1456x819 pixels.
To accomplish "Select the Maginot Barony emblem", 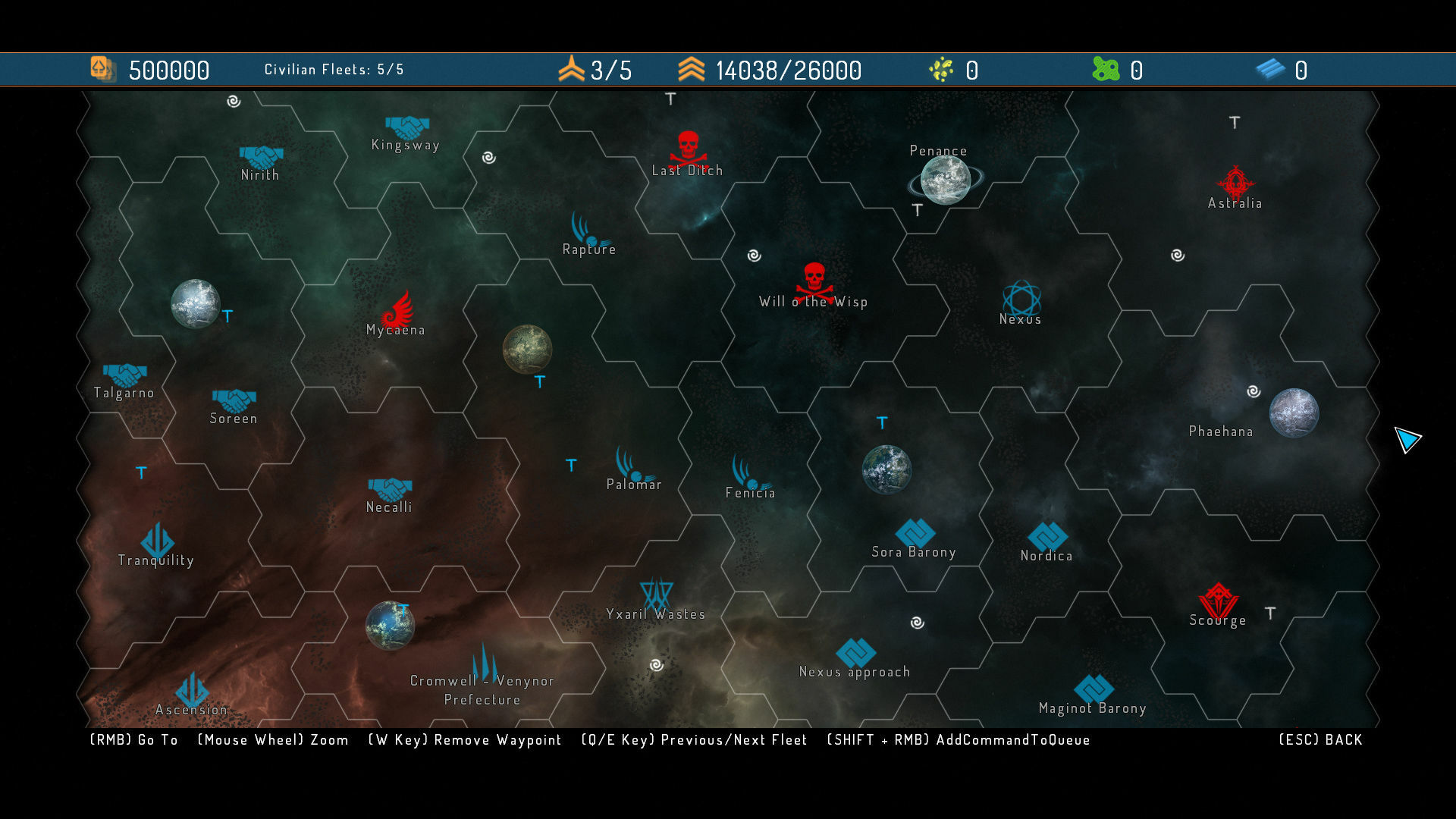I will tap(1094, 687).
